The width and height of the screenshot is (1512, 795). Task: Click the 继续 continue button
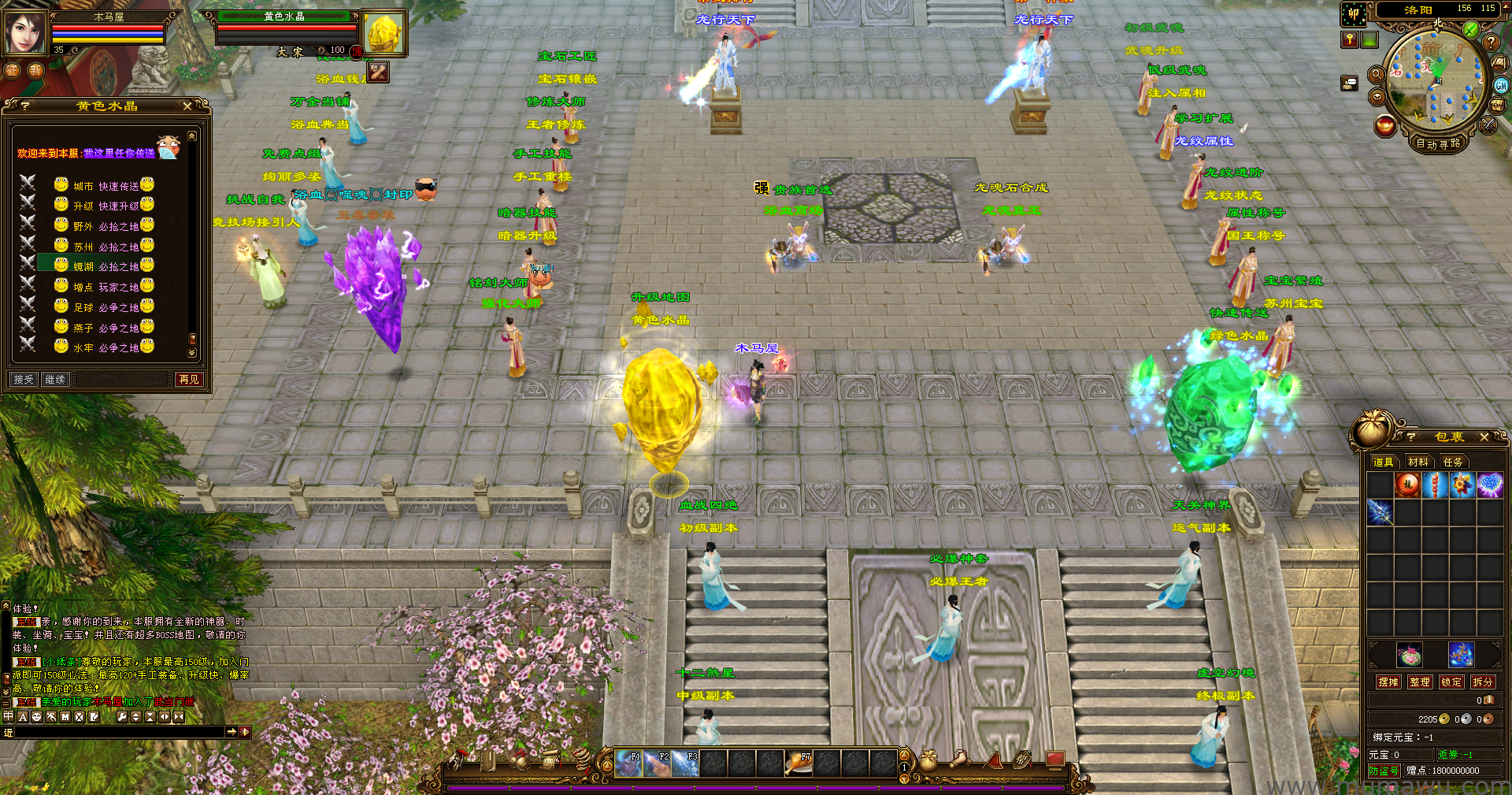tap(55, 379)
